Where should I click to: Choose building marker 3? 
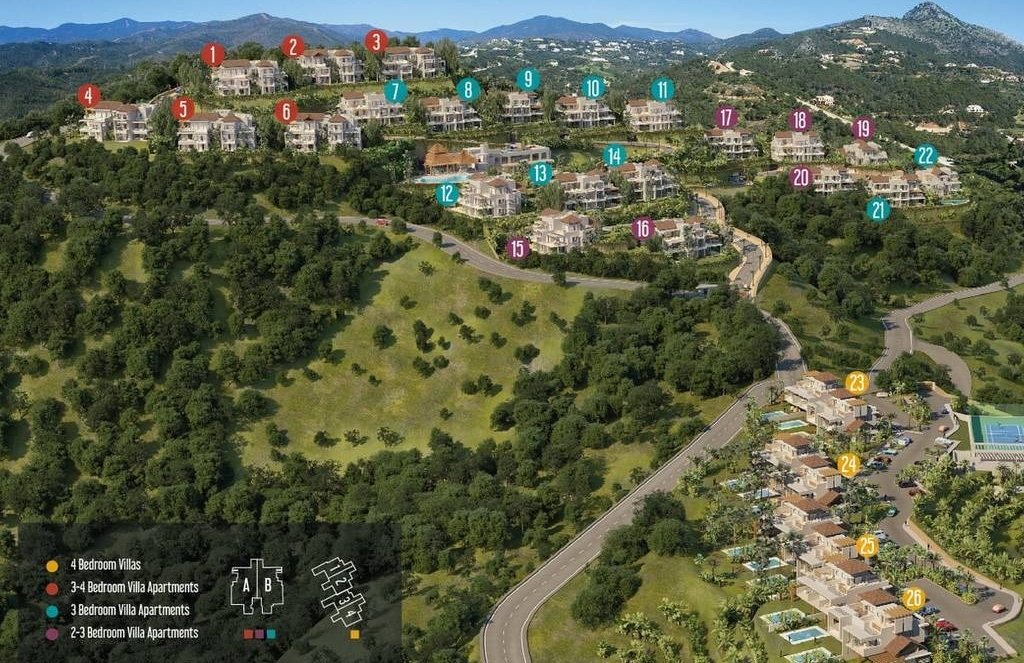pos(376,42)
